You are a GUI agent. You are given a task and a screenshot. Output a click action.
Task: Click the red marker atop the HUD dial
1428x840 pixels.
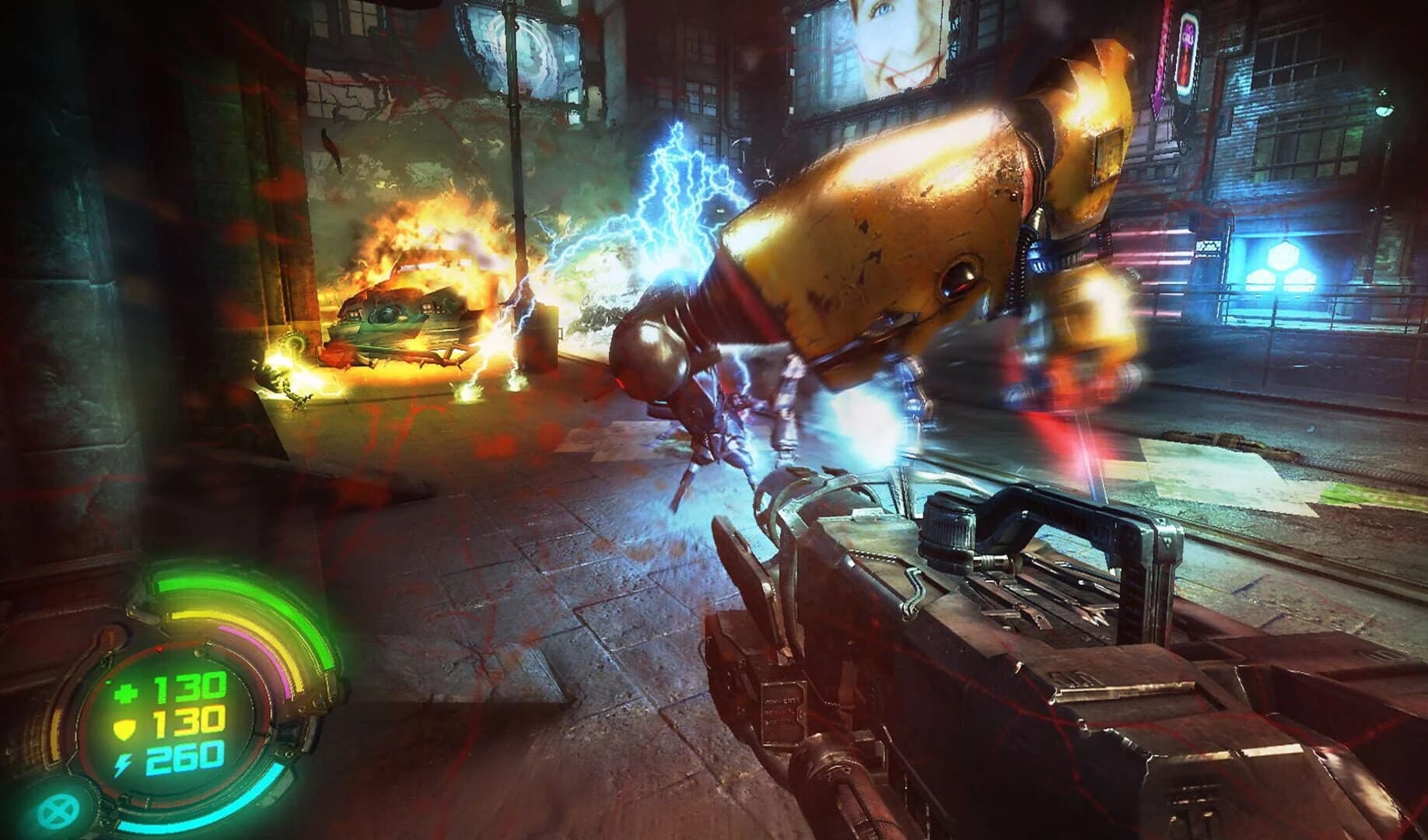pyautogui.click(x=160, y=649)
